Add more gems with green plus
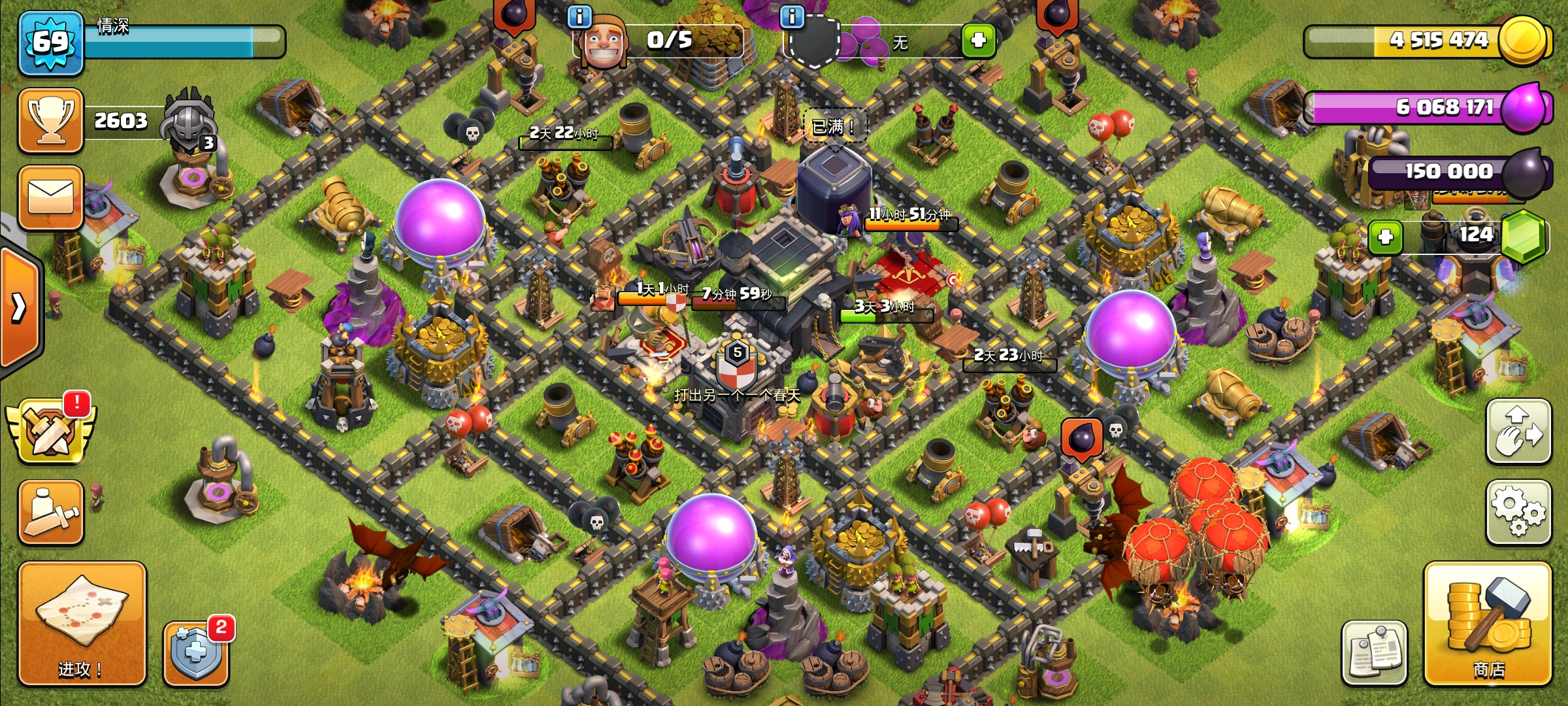Screen dimensions: 1568x706 tap(1385, 237)
